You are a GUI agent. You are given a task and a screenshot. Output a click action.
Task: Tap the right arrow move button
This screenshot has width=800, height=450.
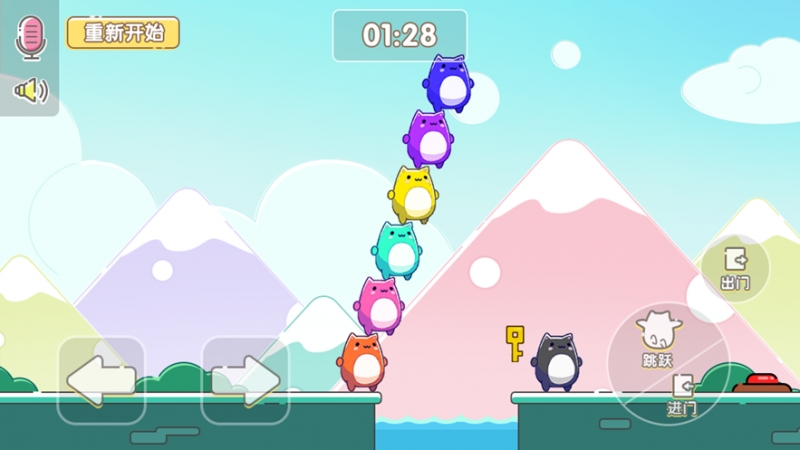point(245,381)
